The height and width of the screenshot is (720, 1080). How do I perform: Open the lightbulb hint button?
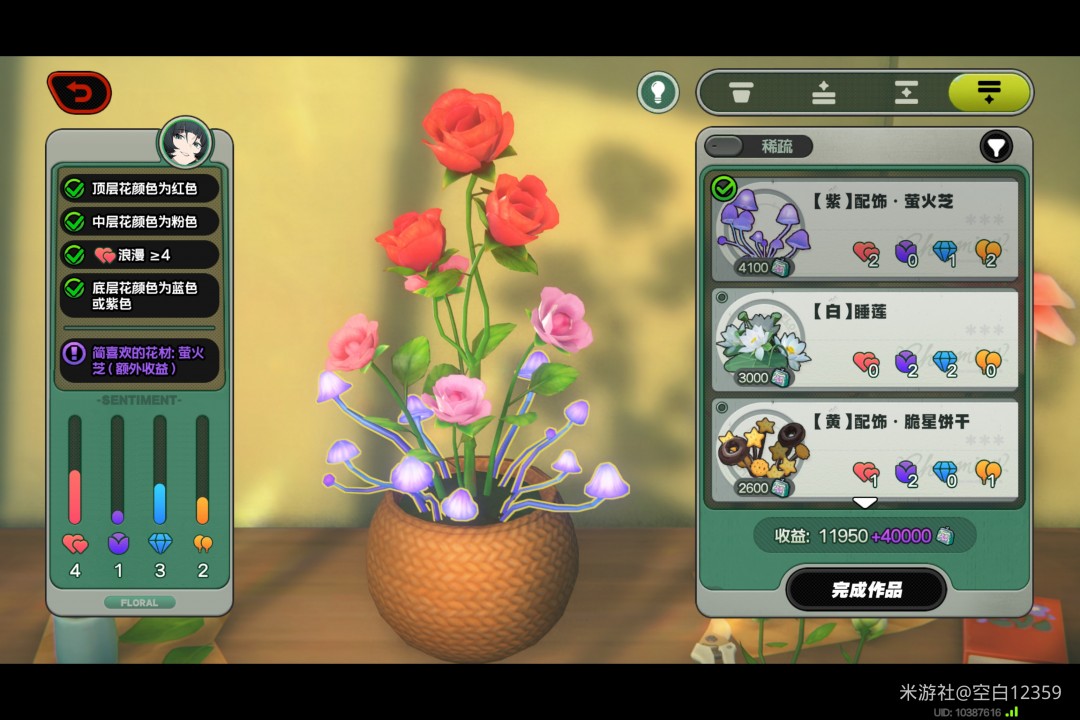tap(658, 93)
